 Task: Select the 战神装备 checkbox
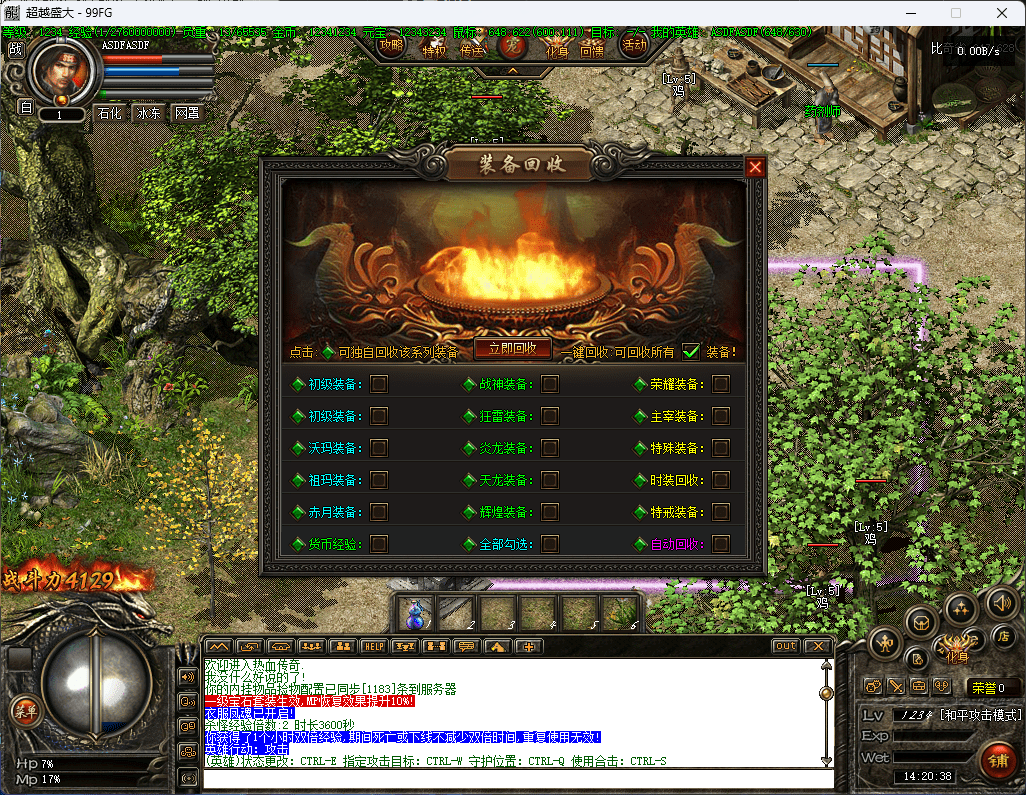coord(550,384)
